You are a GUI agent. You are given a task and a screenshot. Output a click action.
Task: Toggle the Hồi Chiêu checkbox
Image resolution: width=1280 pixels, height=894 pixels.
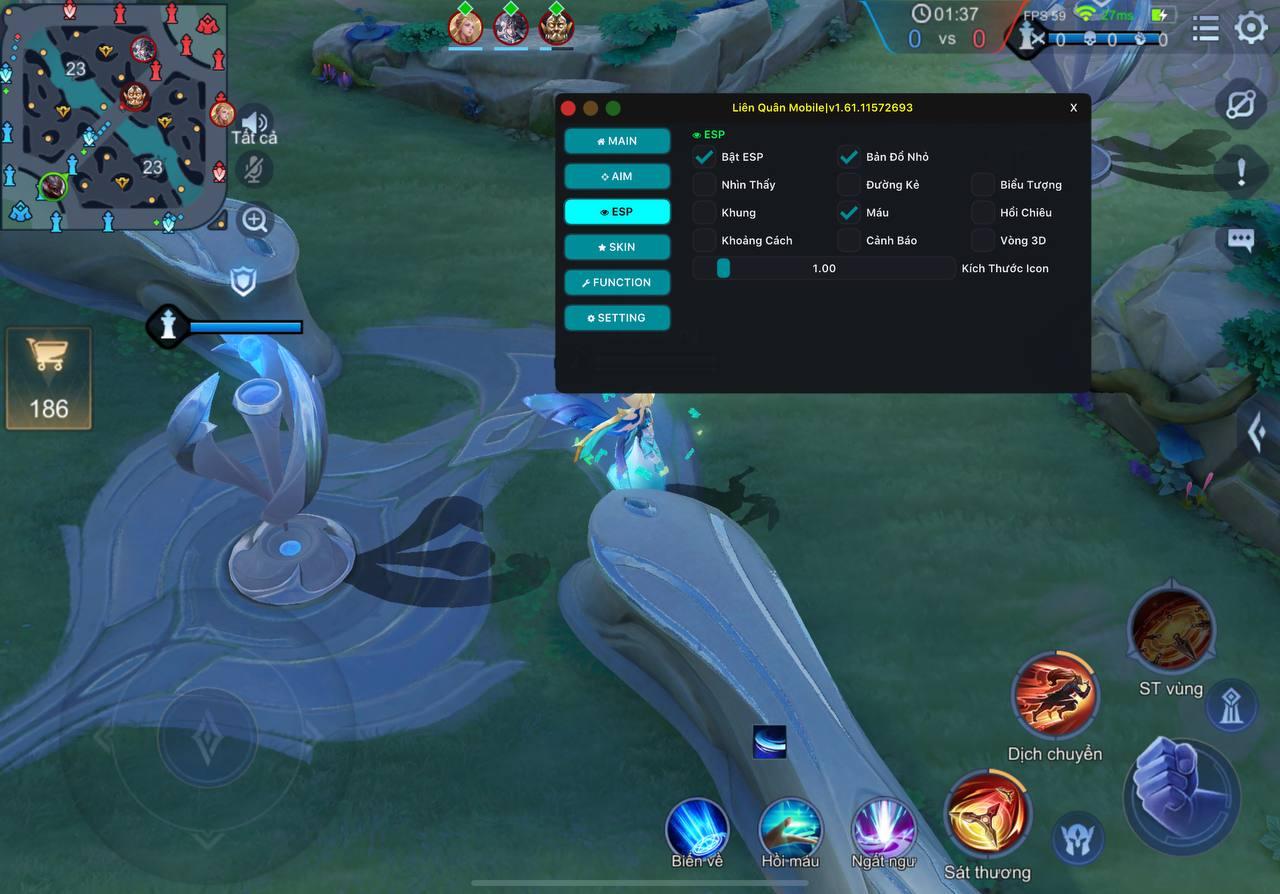tap(983, 213)
